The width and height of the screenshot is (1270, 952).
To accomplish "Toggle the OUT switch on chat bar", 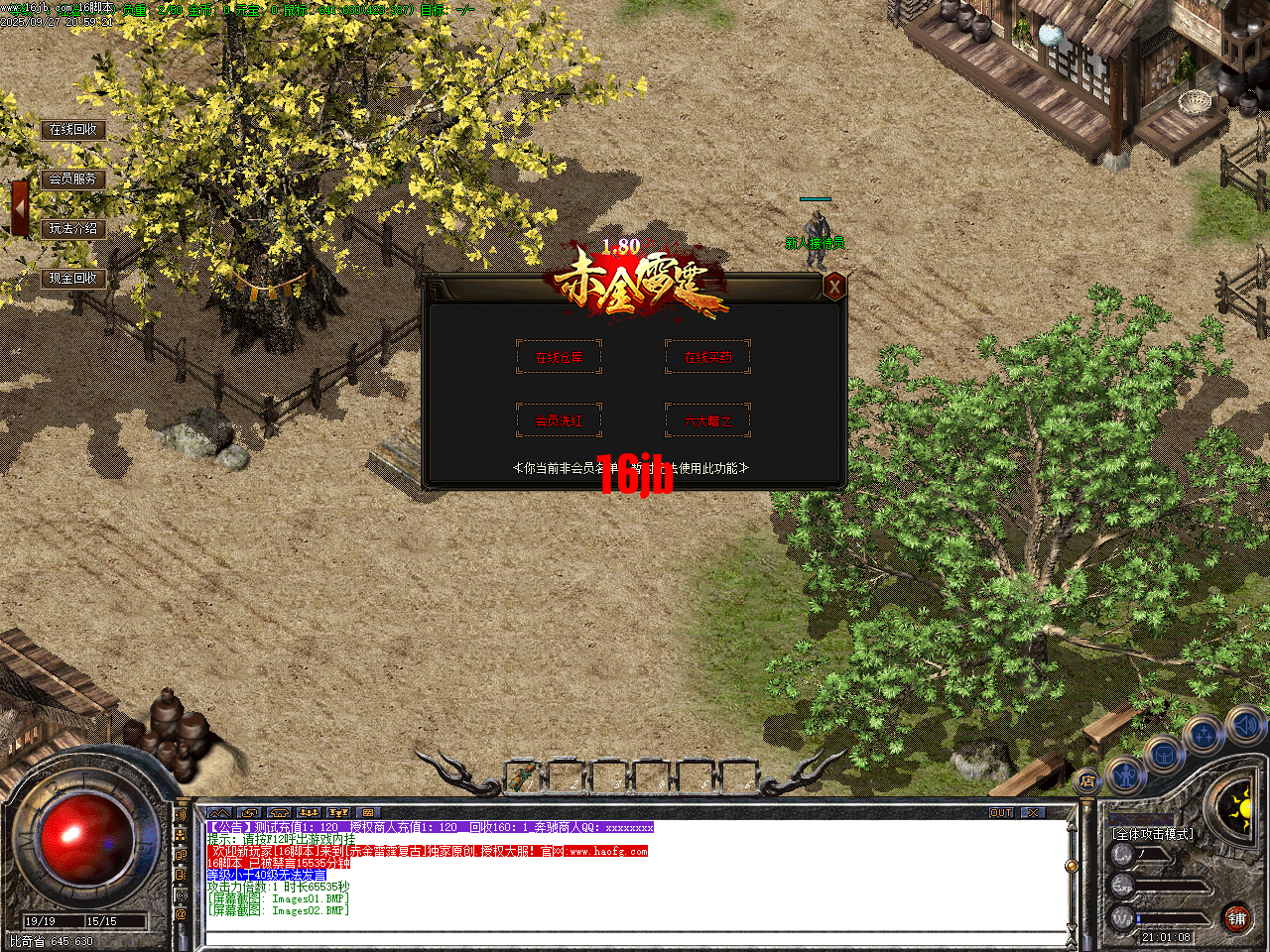I will pyautogui.click(x=999, y=812).
